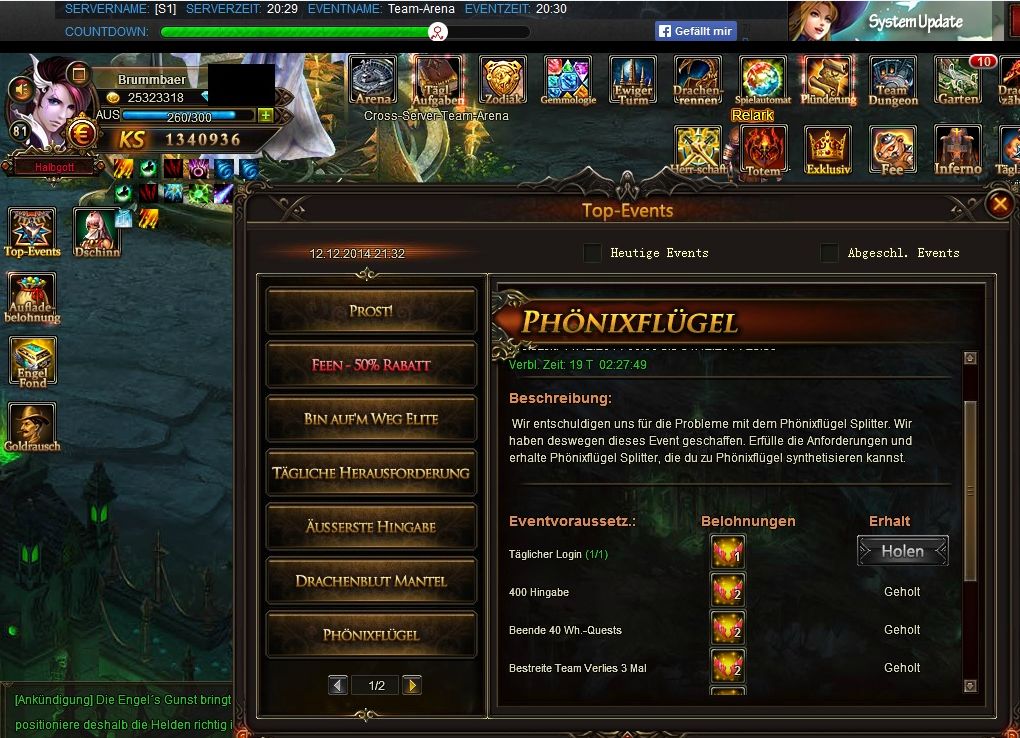Click the Facebook Gefällt mir button
This screenshot has height=738, width=1020.
[x=696, y=31]
